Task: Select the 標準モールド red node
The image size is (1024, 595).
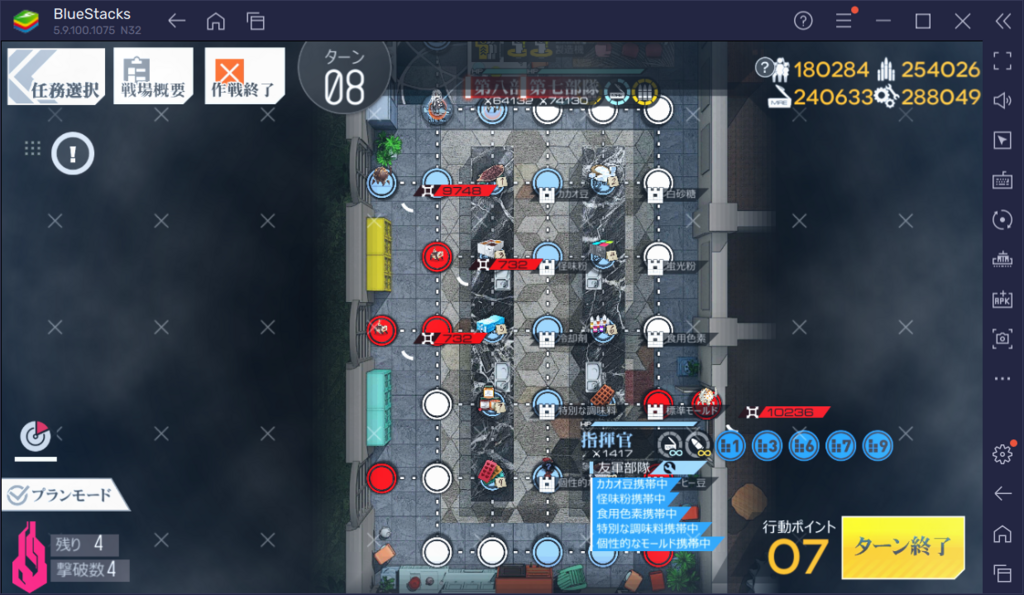Action: point(656,402)
